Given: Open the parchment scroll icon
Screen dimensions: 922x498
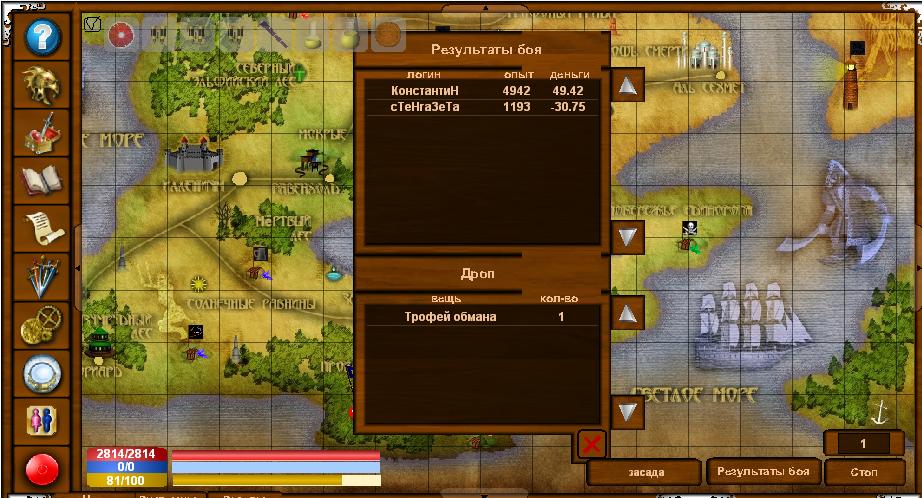Looking at the screenshot, I should [x=42, y=227].
